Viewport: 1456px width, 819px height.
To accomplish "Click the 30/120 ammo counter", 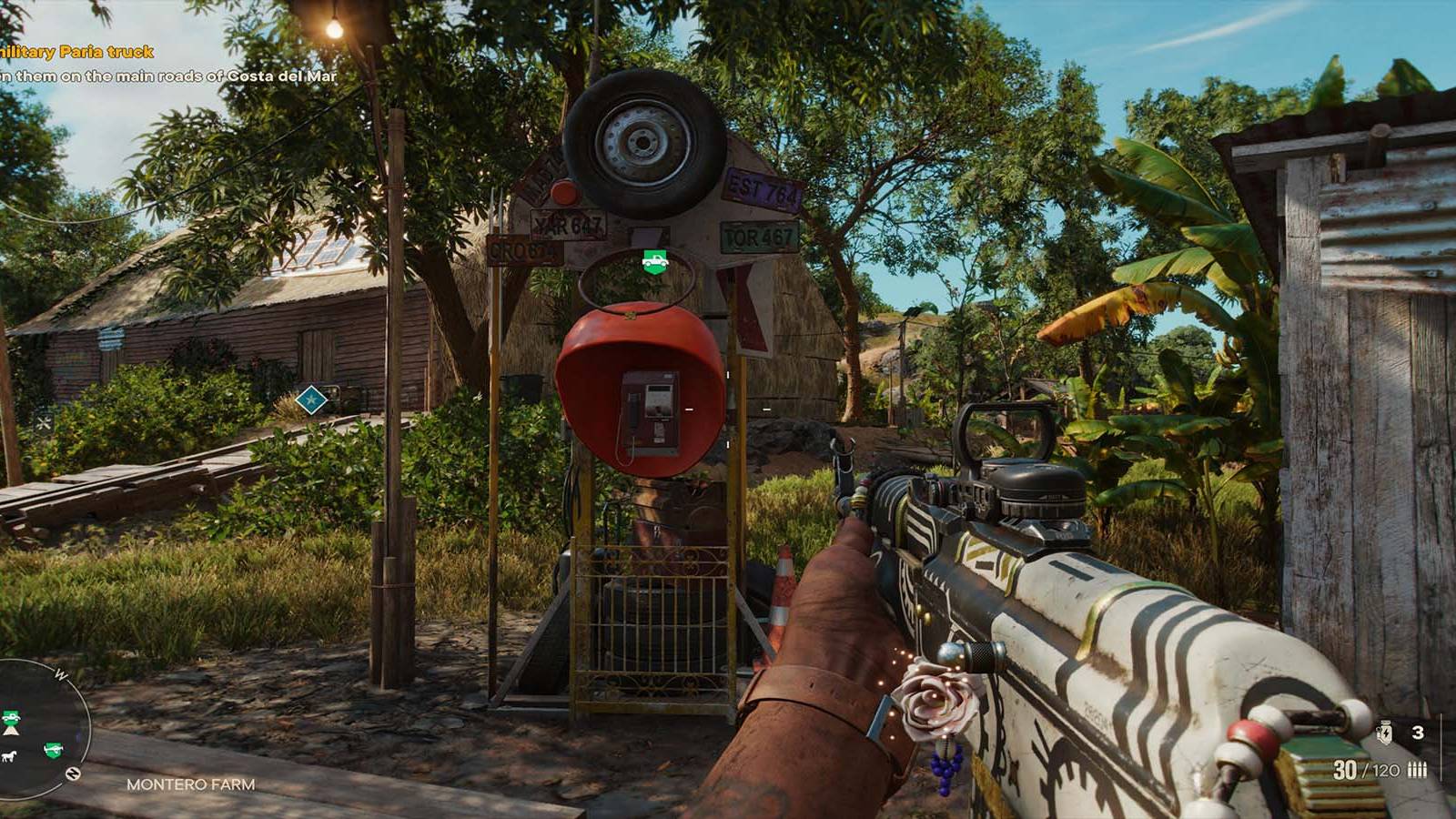I will point(1368,769).
